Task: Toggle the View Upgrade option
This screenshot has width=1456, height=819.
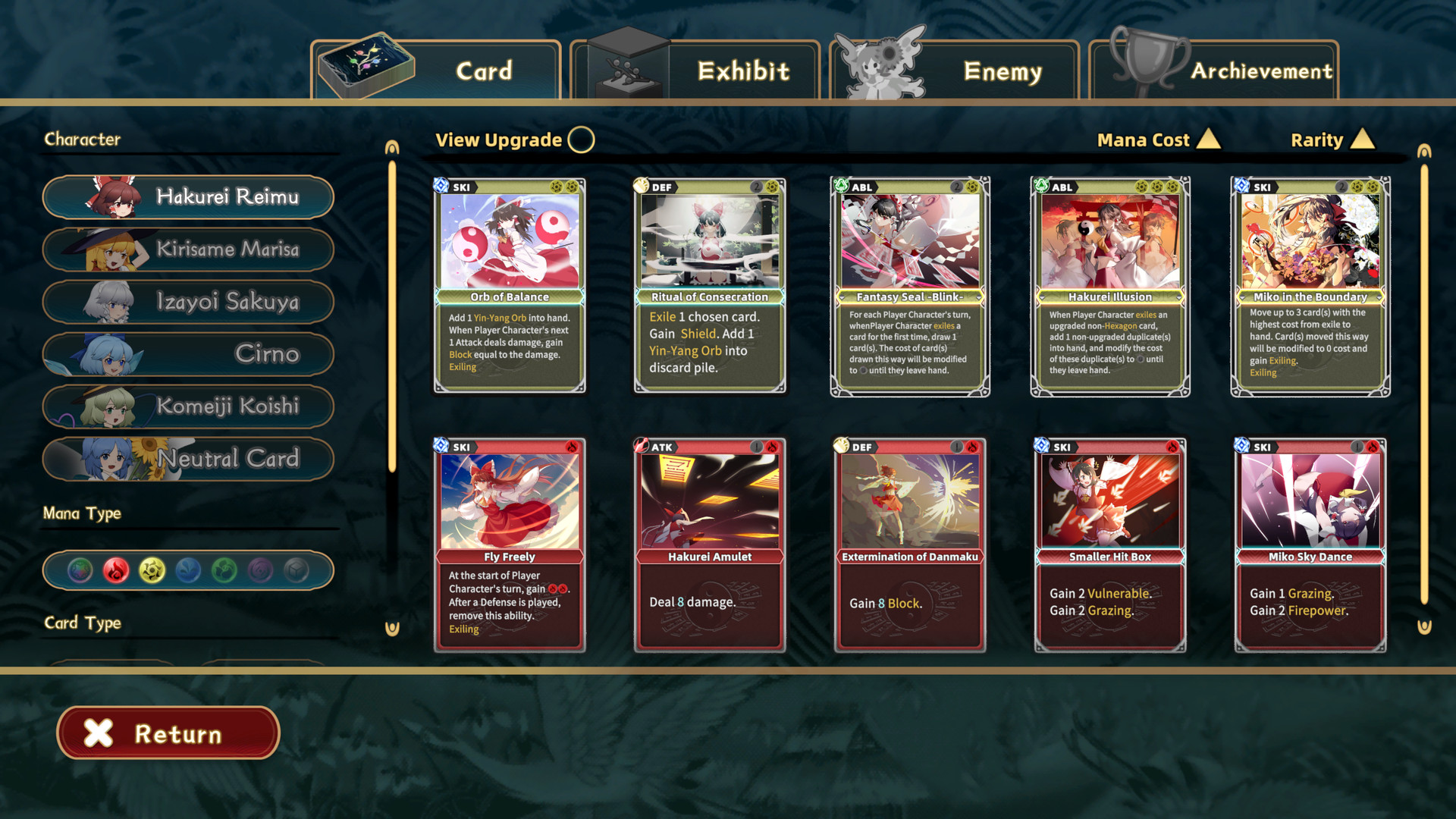Action: click(580, 140)
